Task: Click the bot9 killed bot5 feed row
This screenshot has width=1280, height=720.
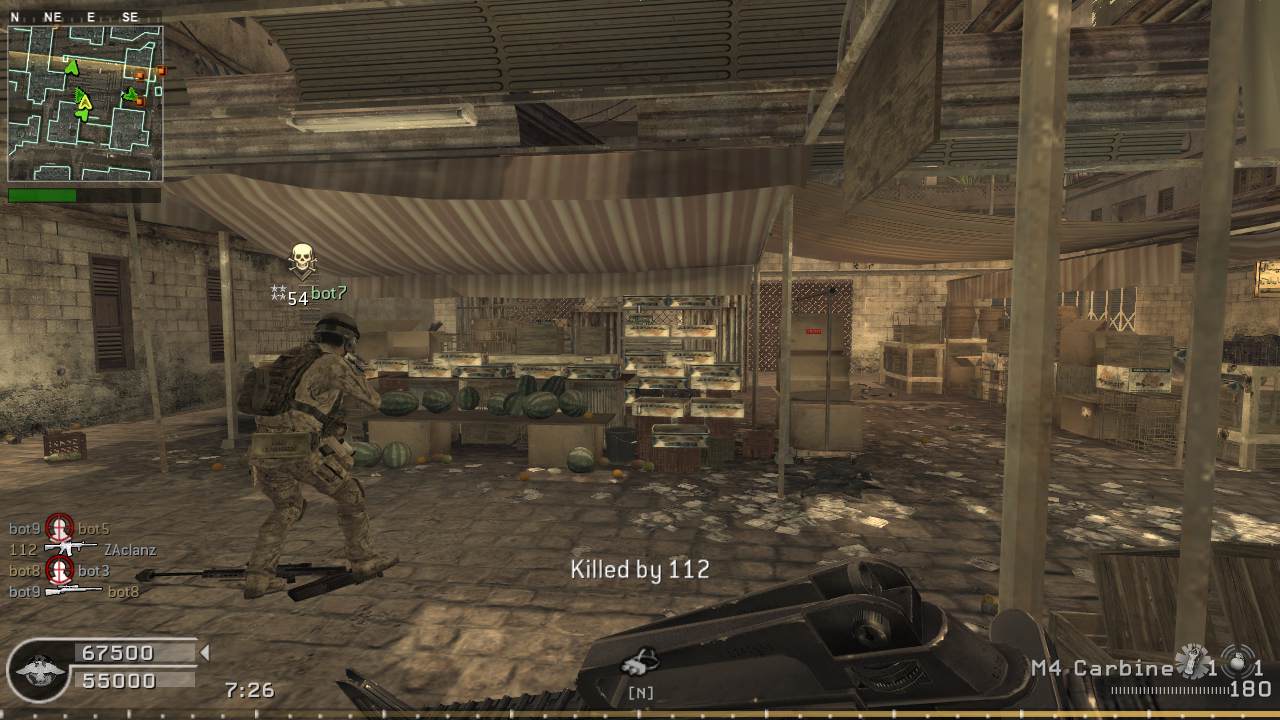Action: (x=60, y=528)
